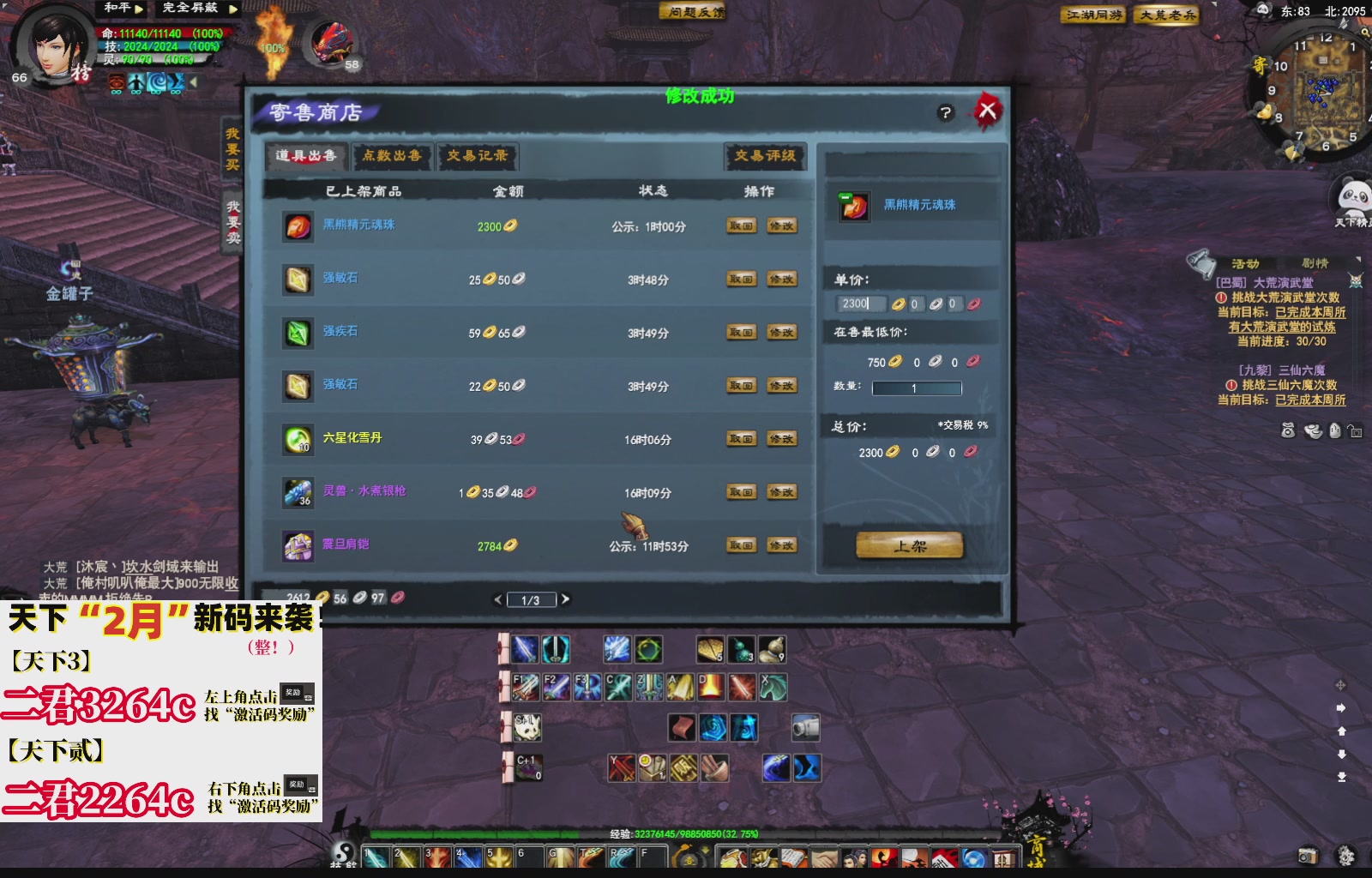Click 取回 on the 强敏石 listing
Image resolution: width=1372 pixels, height=878 pixels.
(741, 279)
